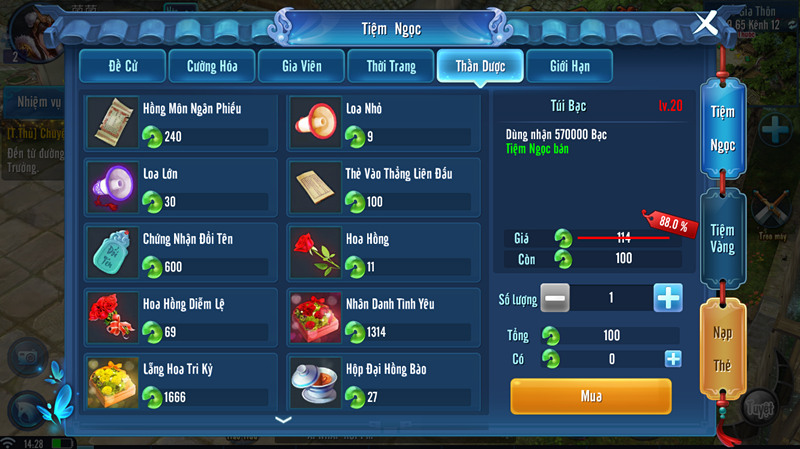Open the Cường Hóa tab
800x449 pixels.
(211, 66)
